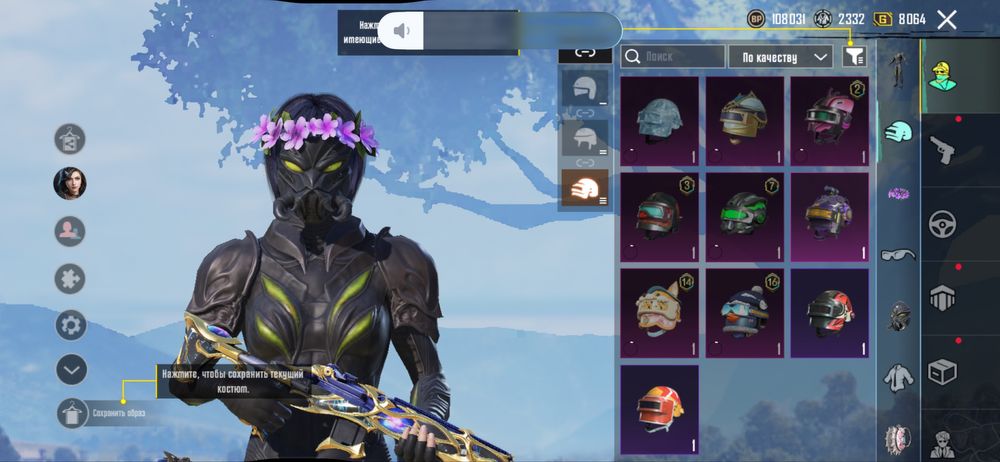Expand the down-arrow chevron button
This screenshot has width=1000, height=462.
(70, 369)
